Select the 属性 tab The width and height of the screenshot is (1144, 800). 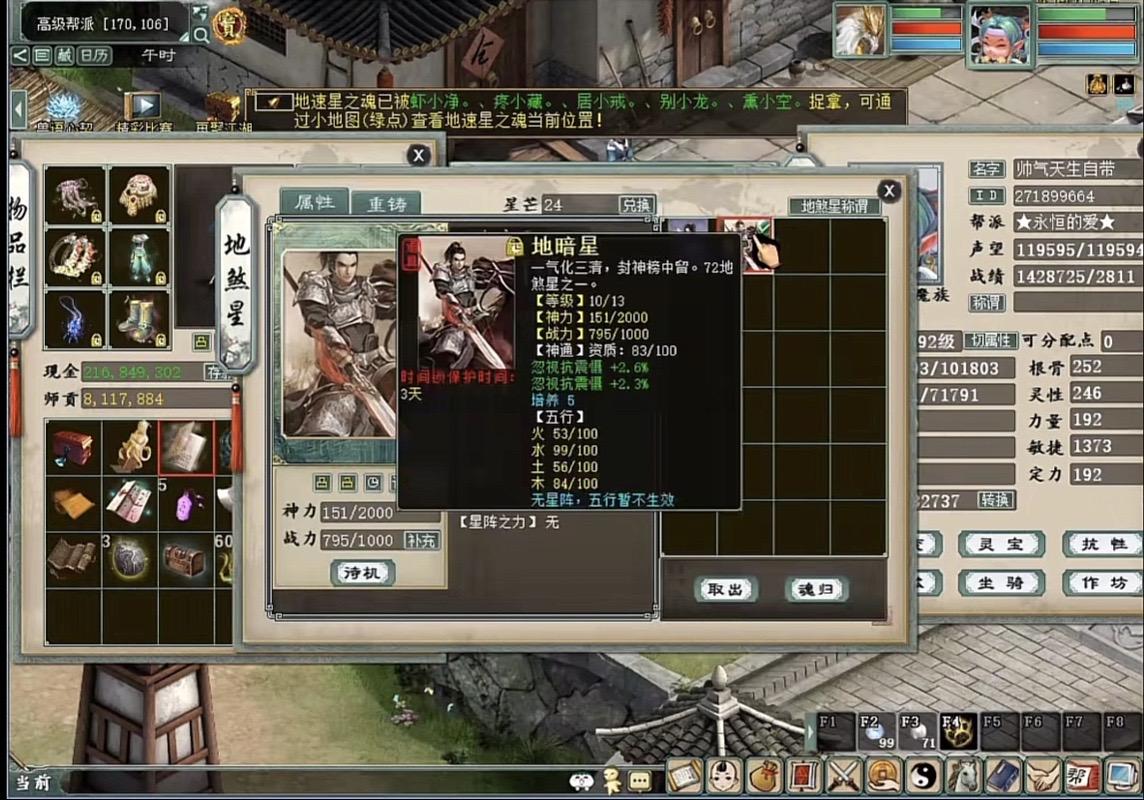click(x=314, y=202)
